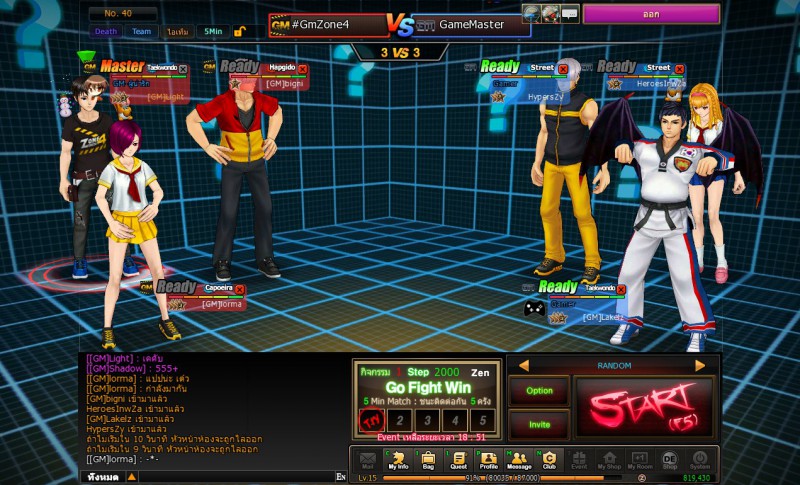This screenshot has width=800, height=485.
Task: Leave the room with the magenta exit button
Action: click(x=651, y=15)
